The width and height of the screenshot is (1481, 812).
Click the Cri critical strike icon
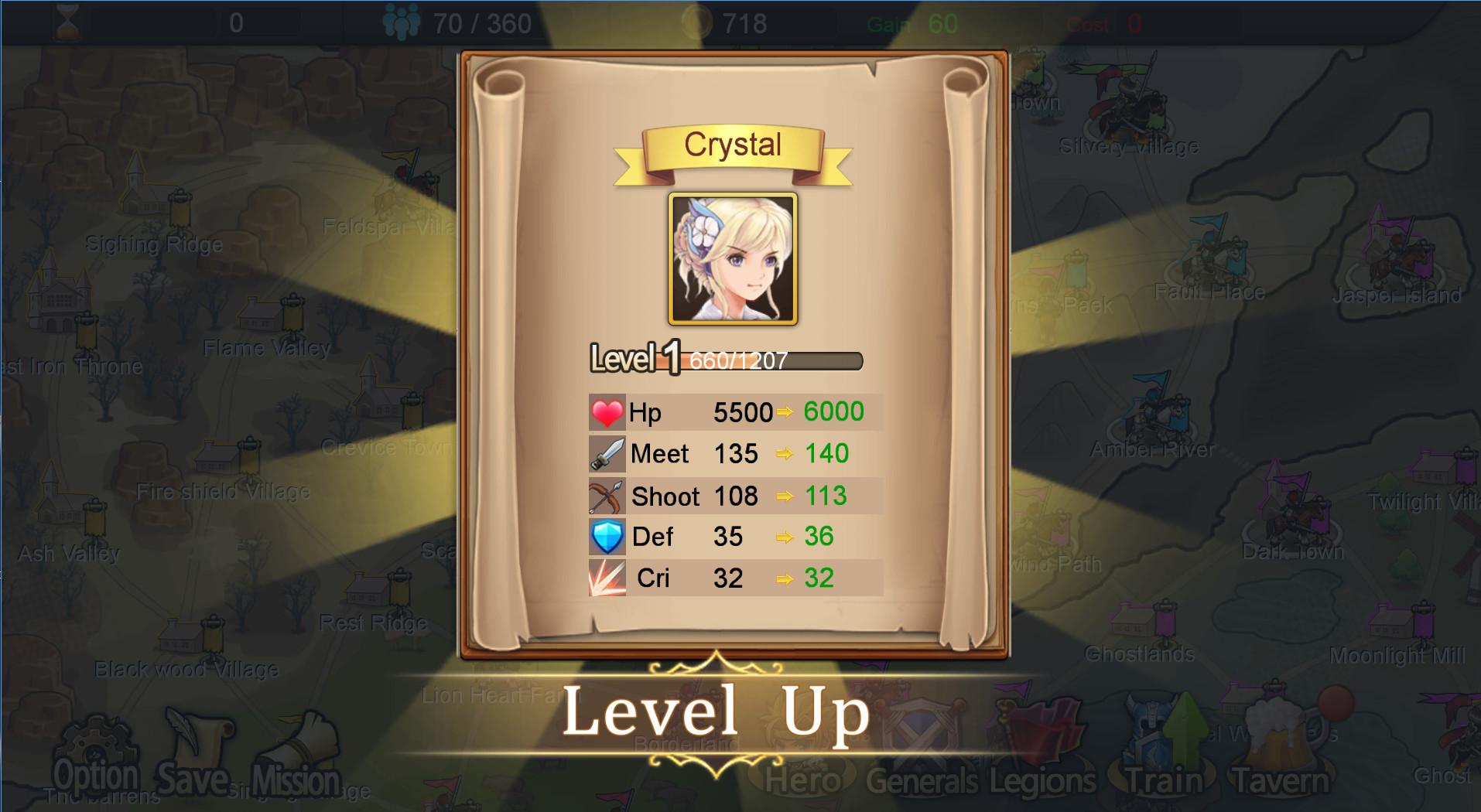tap(606, 578)
